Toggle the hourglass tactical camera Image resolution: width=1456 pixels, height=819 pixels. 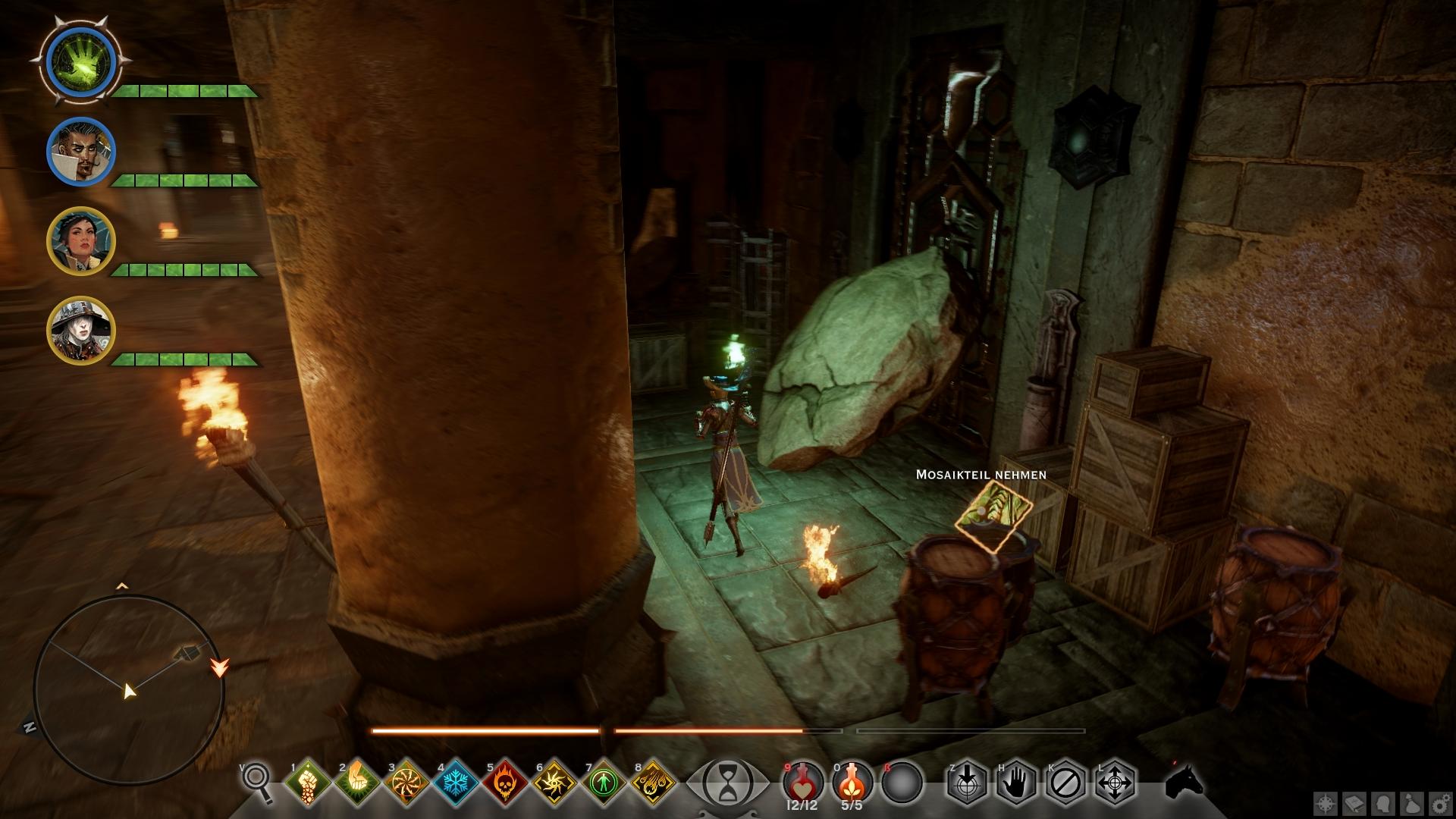point(726,781)
